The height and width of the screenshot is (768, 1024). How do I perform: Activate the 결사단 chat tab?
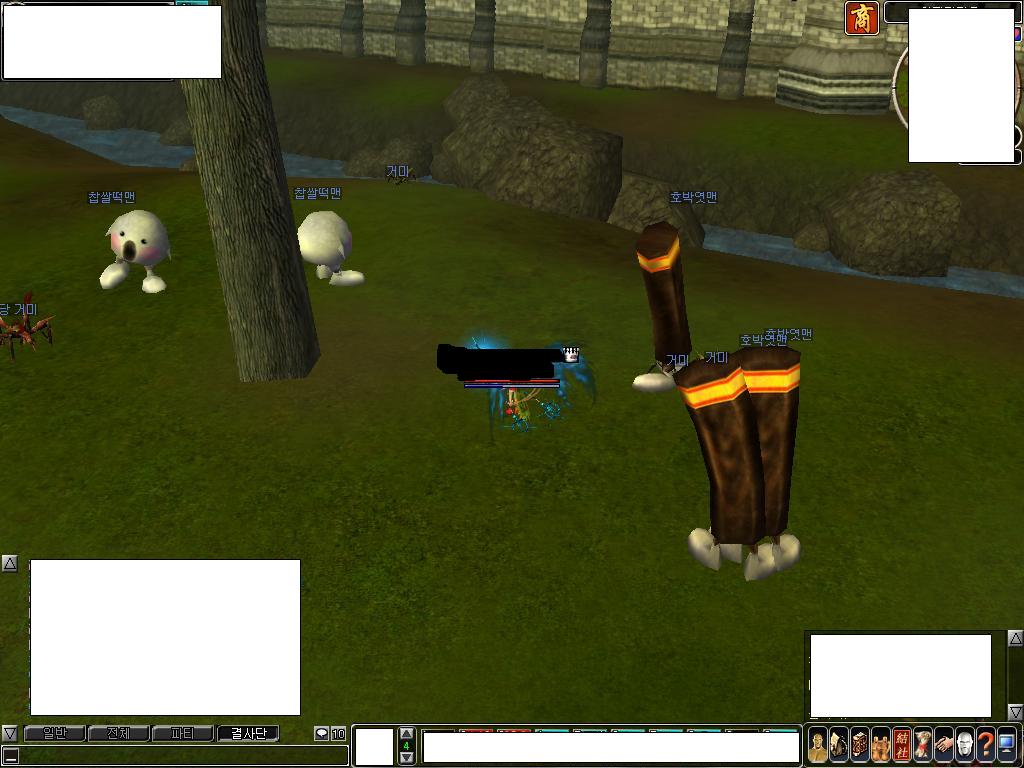(x=248, y=734)
